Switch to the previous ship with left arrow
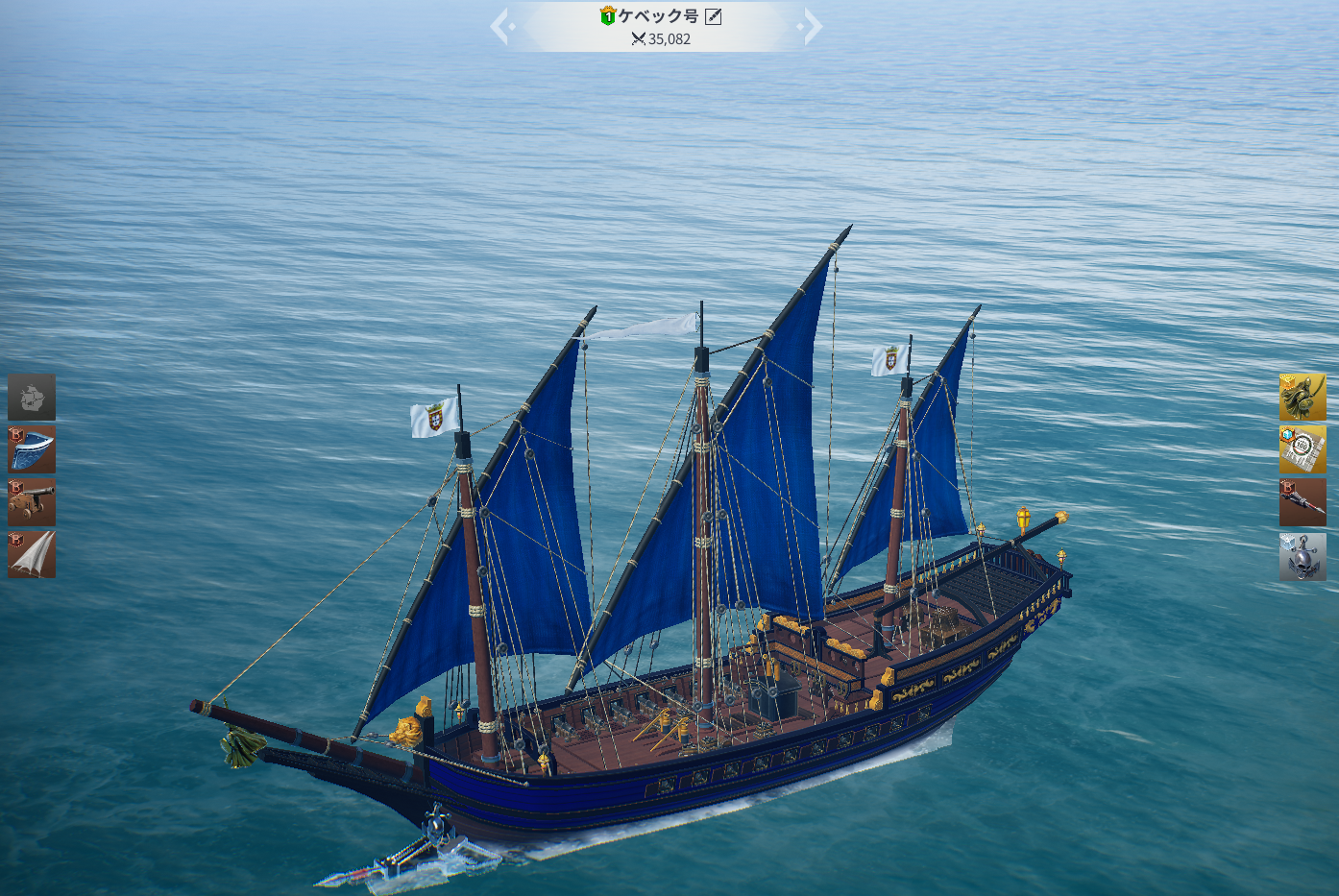 (x=502, y=26)
